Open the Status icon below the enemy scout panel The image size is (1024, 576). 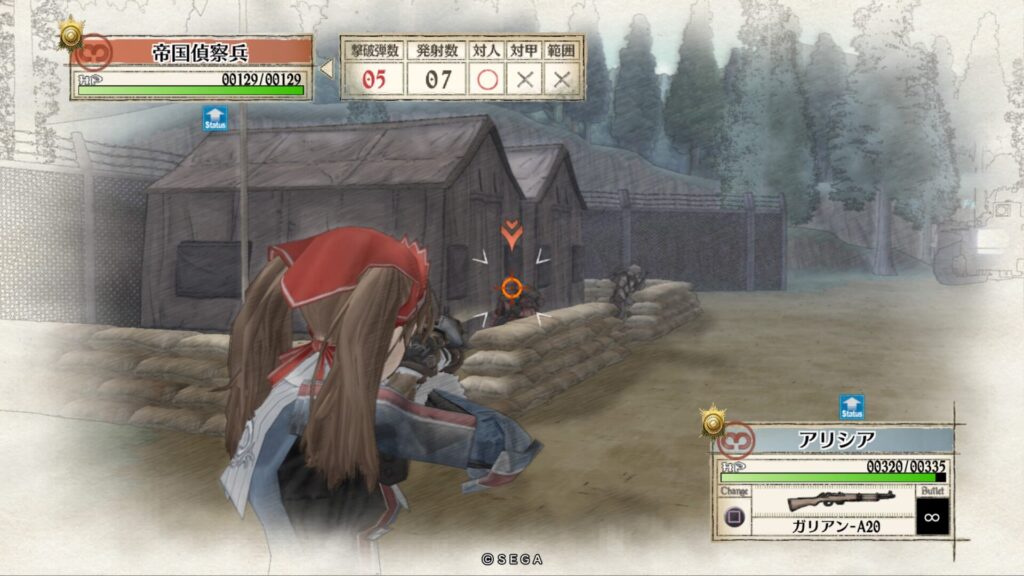(x=215, y=118)
